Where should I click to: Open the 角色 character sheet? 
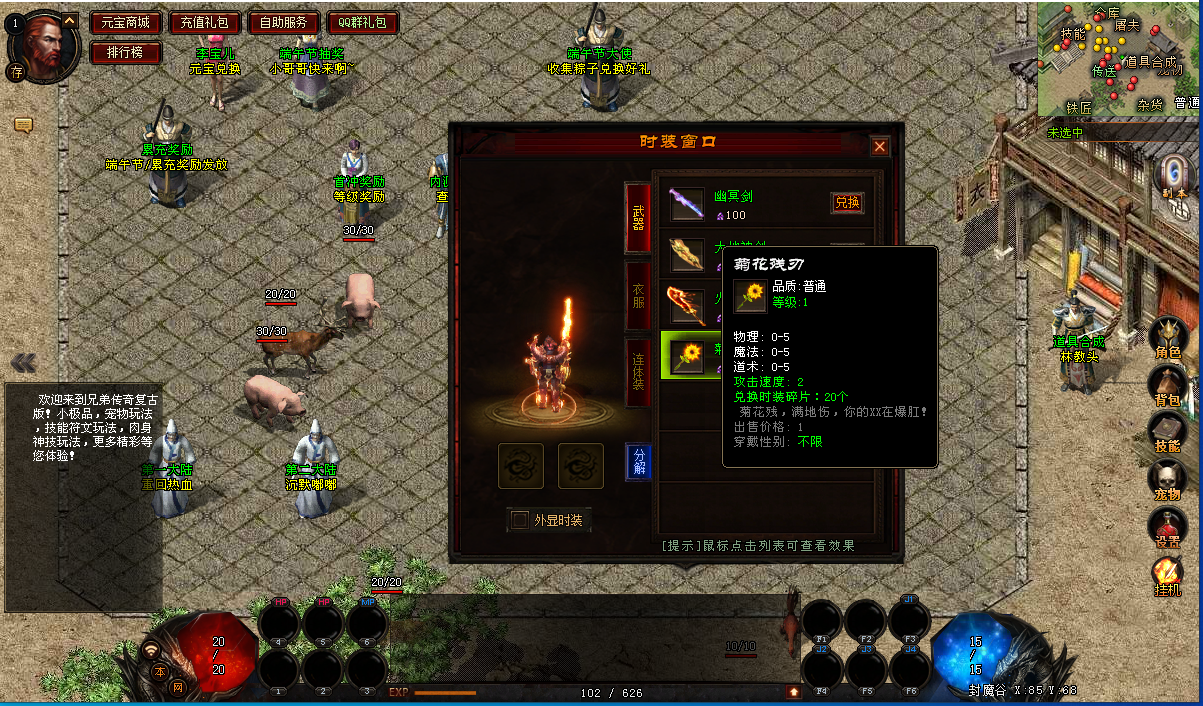point(1167,339)
